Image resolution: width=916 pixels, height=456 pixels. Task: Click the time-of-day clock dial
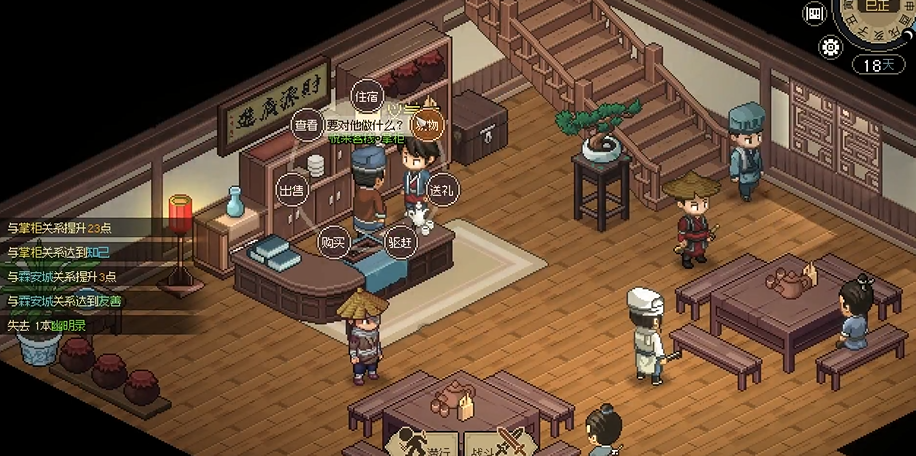coord(880,20)
